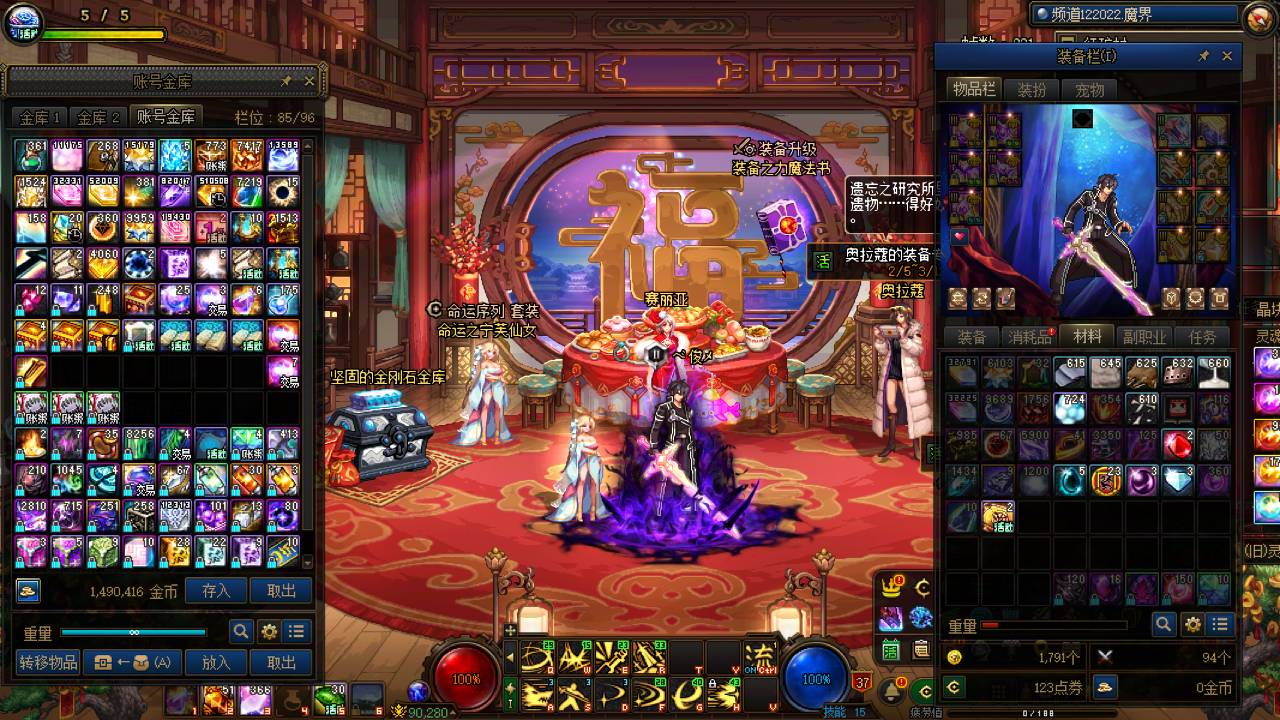The image size is (1280, 720).
Task: Select the 装备 inventory category tab
Action: [x=972, y=337]
